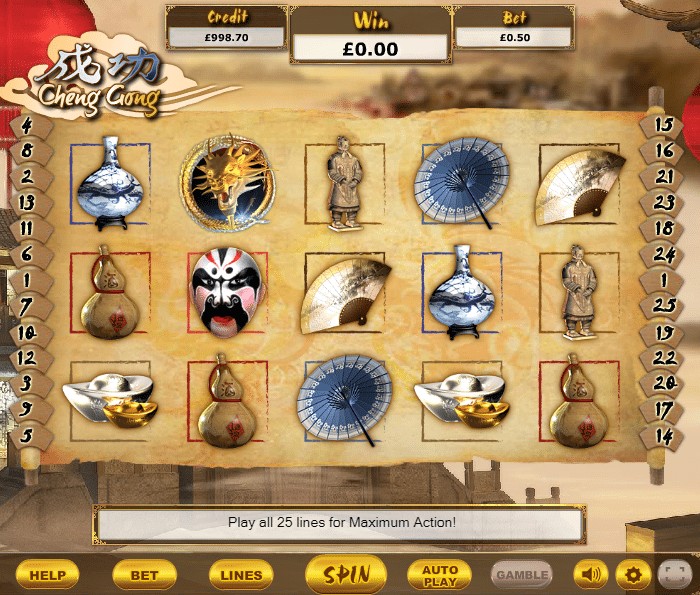700x595 pixels.
Task: Start Auto Play
Action: [440, 575]
